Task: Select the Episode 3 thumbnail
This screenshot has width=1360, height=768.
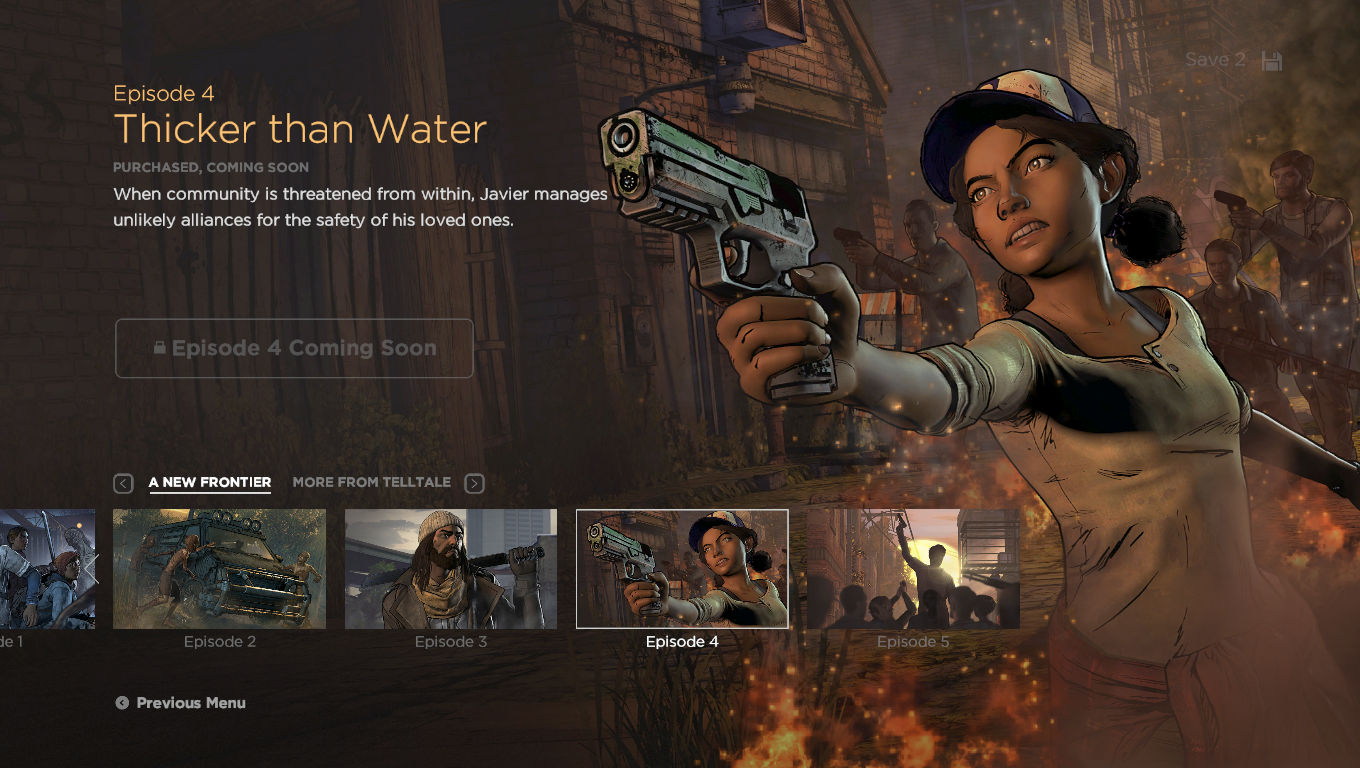Action: tap(451, 568)
